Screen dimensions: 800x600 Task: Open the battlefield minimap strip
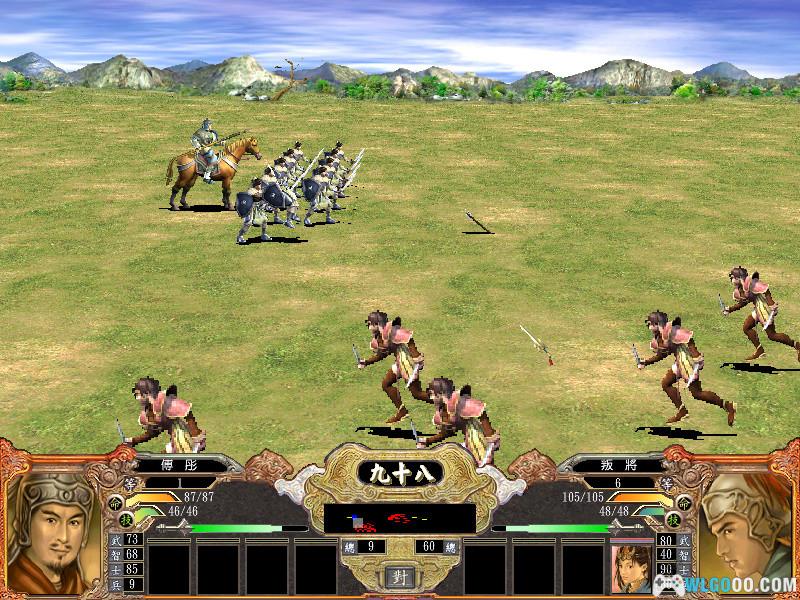399,518
